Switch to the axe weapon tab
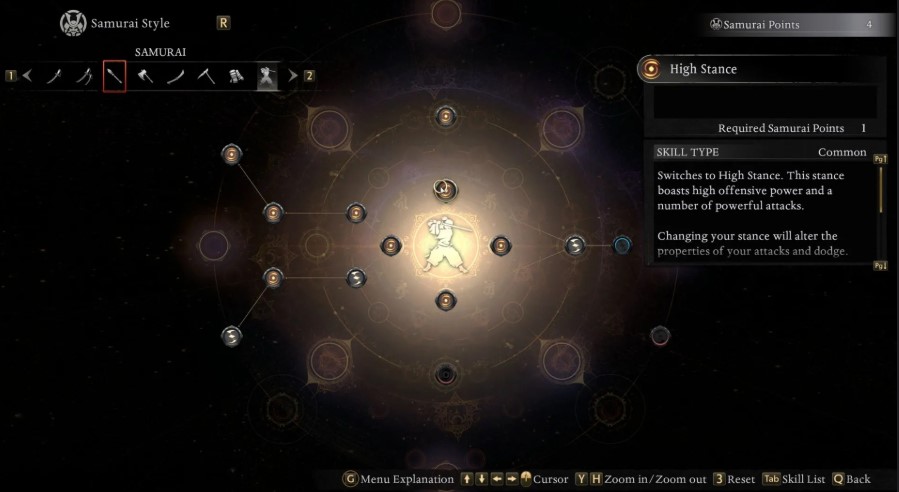The height and width of the screenshot is (492, 899). [145, 75]
